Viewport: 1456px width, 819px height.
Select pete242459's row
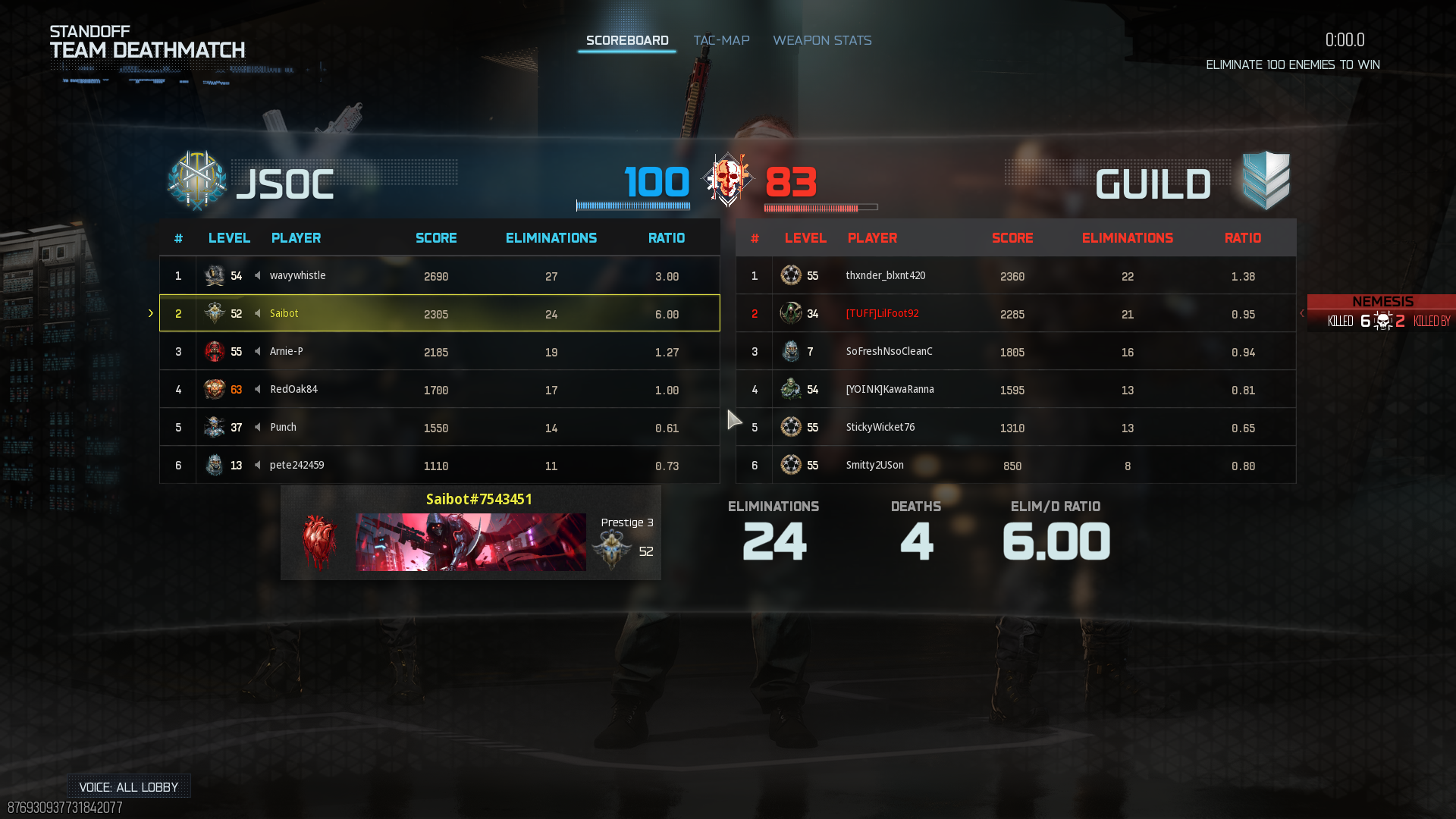tap(440, 465)
